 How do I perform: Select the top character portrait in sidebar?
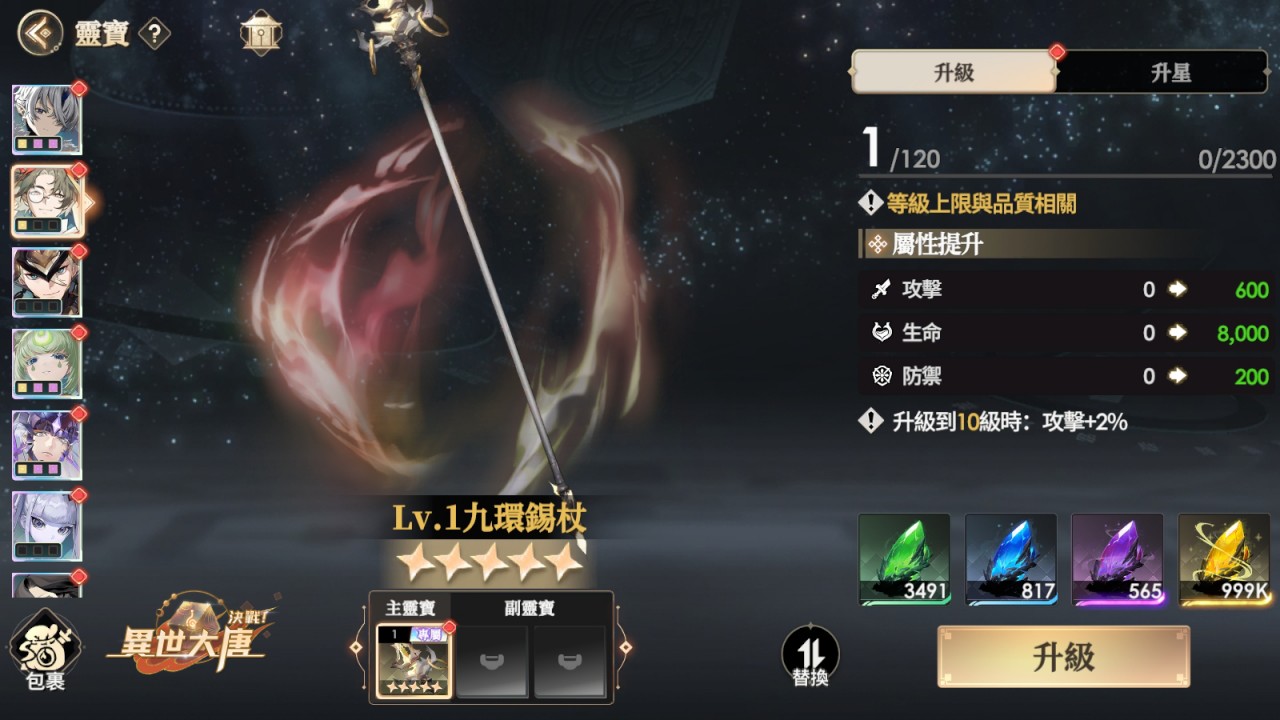tap(47, 119)
